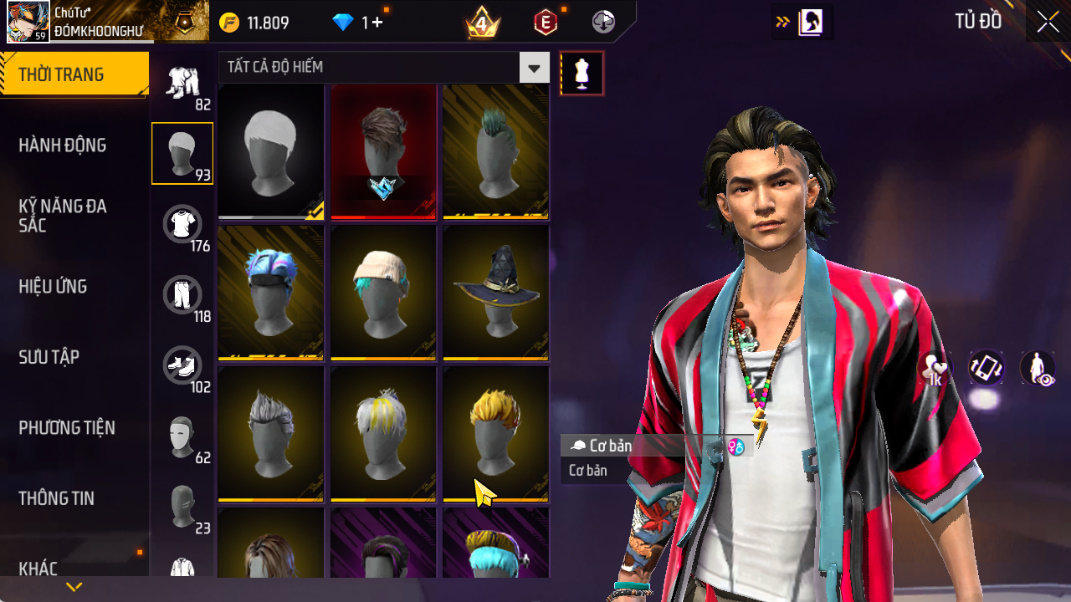Open the Sưu Tập section
Viewport: 1071px width, 602px height.
49,357
